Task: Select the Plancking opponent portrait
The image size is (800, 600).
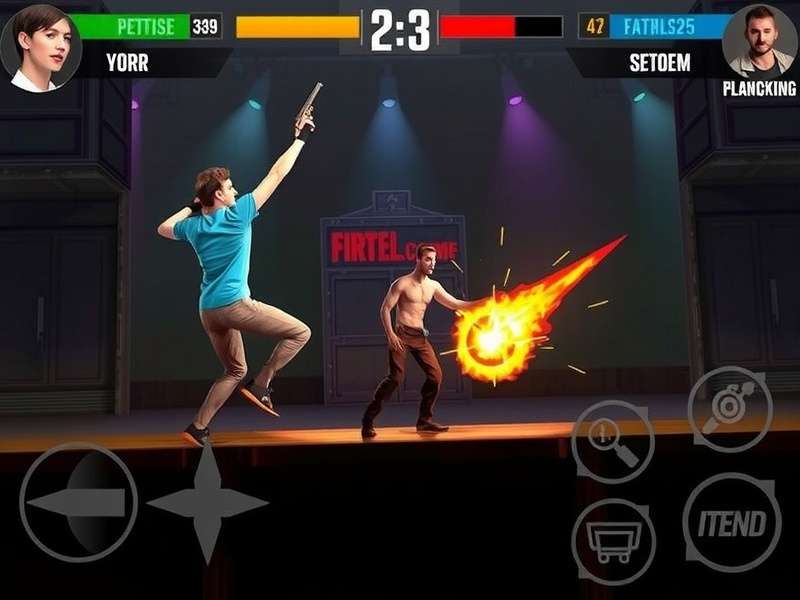Action: click(x=760, y=42)
